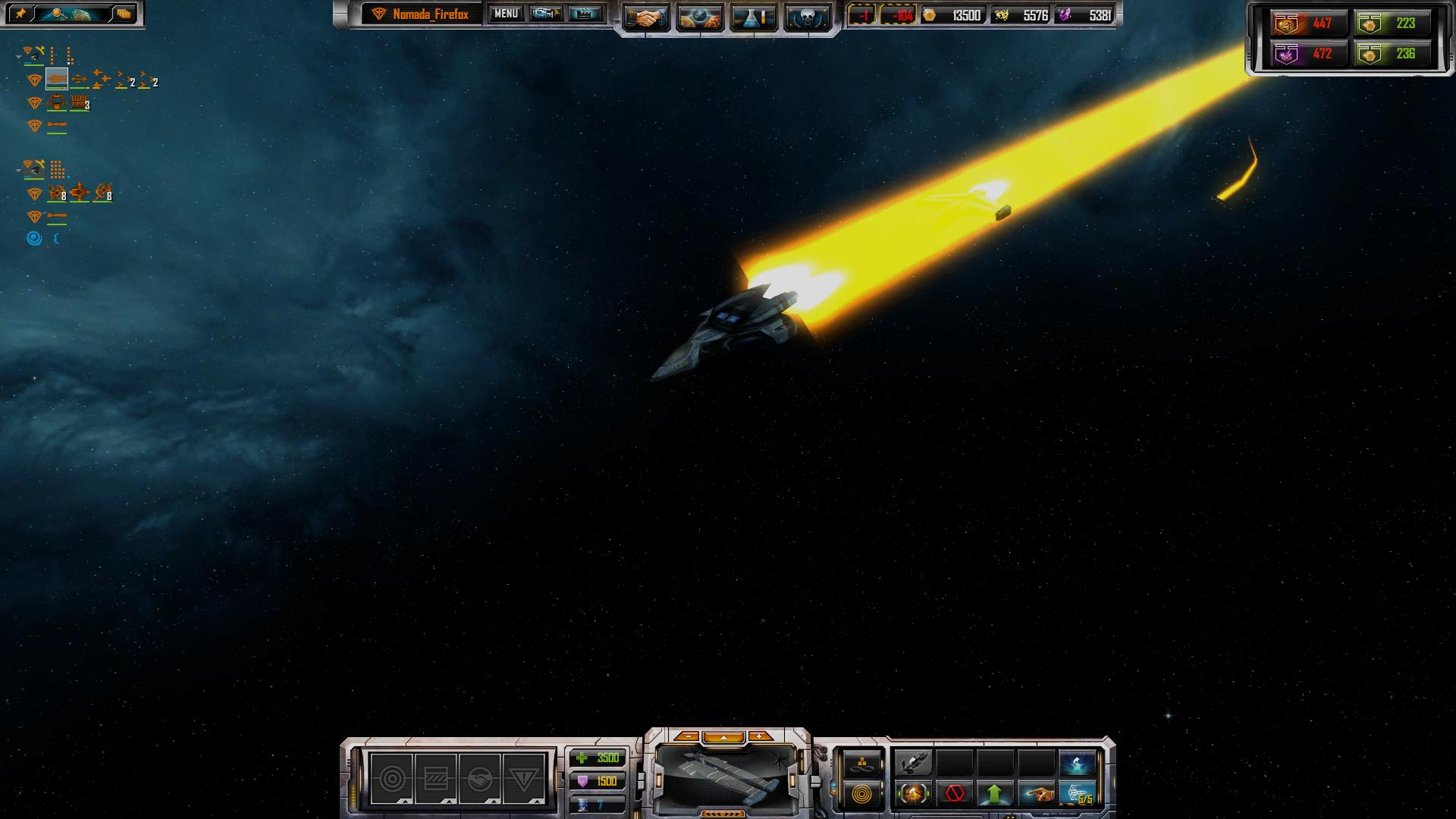Click the plus button above ship portrait
The height and width of the screenshot is (819, 1456).
759,736
